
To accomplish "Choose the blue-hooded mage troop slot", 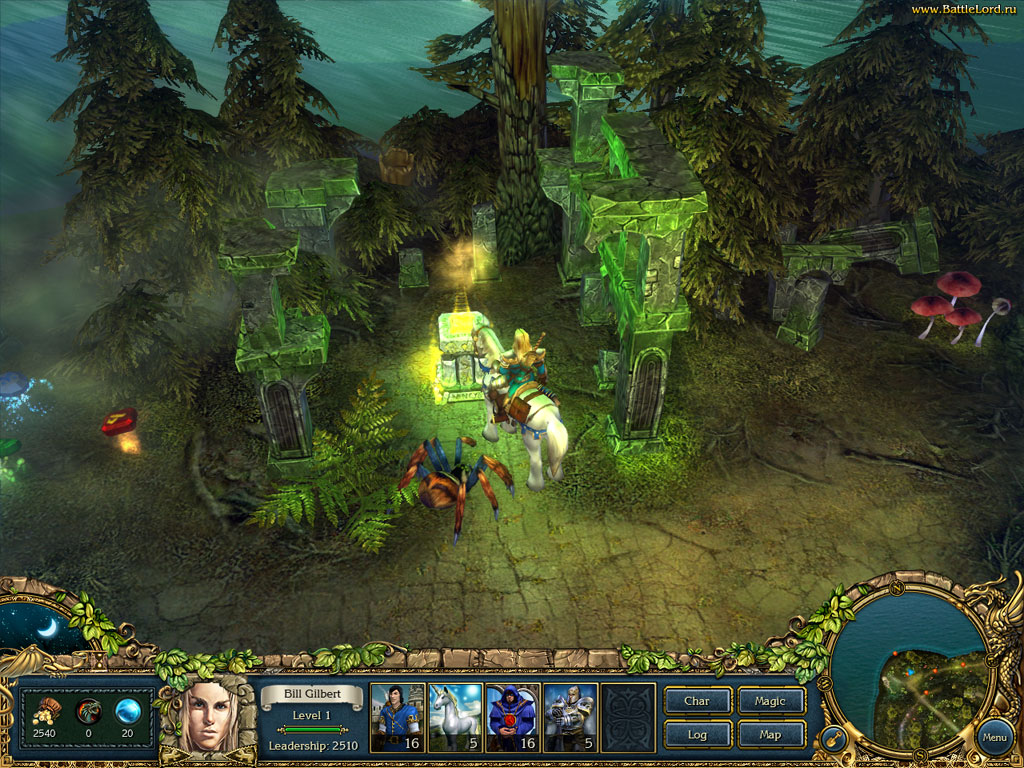I will [x=512, y=716].
